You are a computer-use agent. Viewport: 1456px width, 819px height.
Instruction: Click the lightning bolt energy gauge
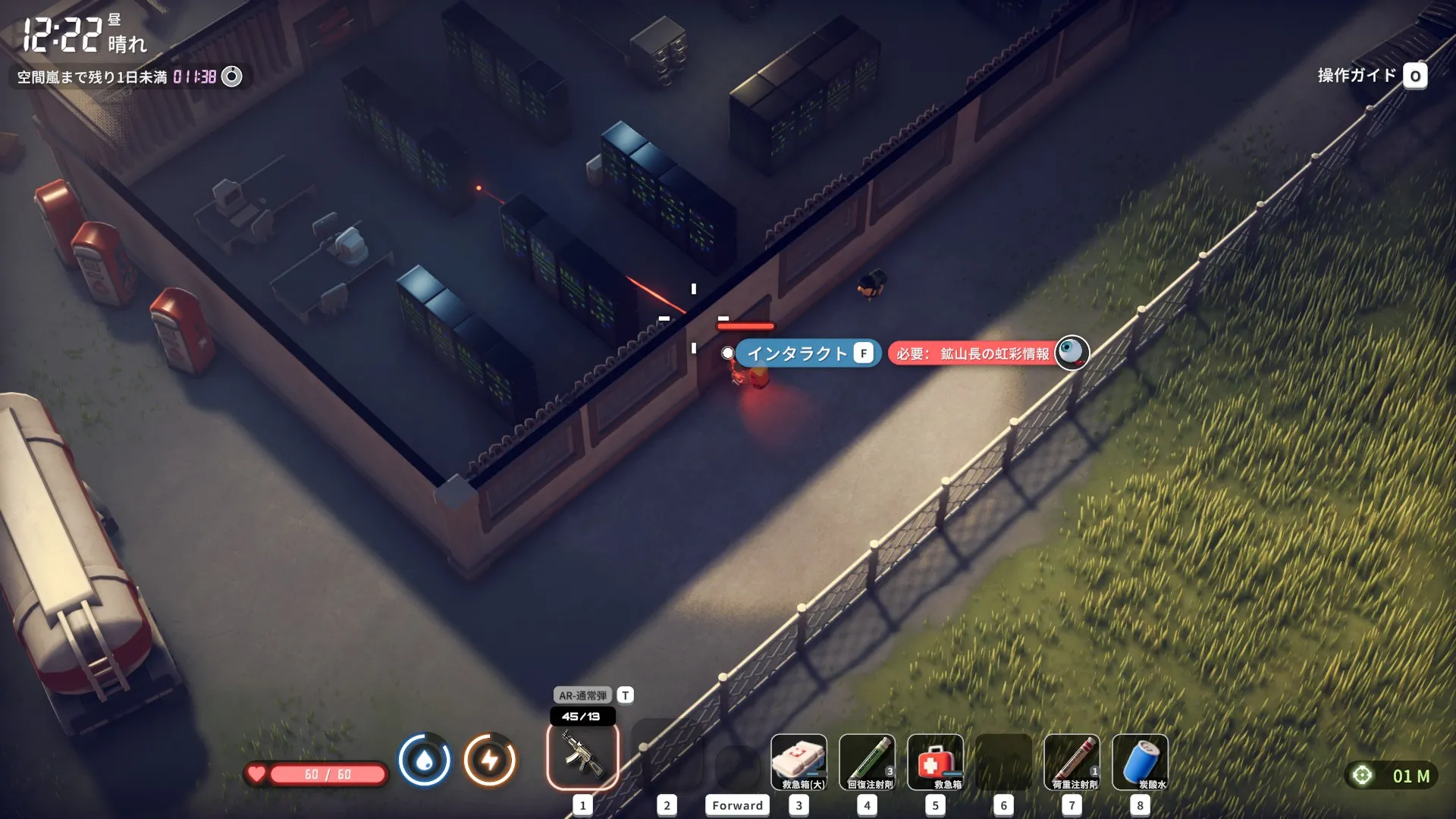tap(490, 759)
